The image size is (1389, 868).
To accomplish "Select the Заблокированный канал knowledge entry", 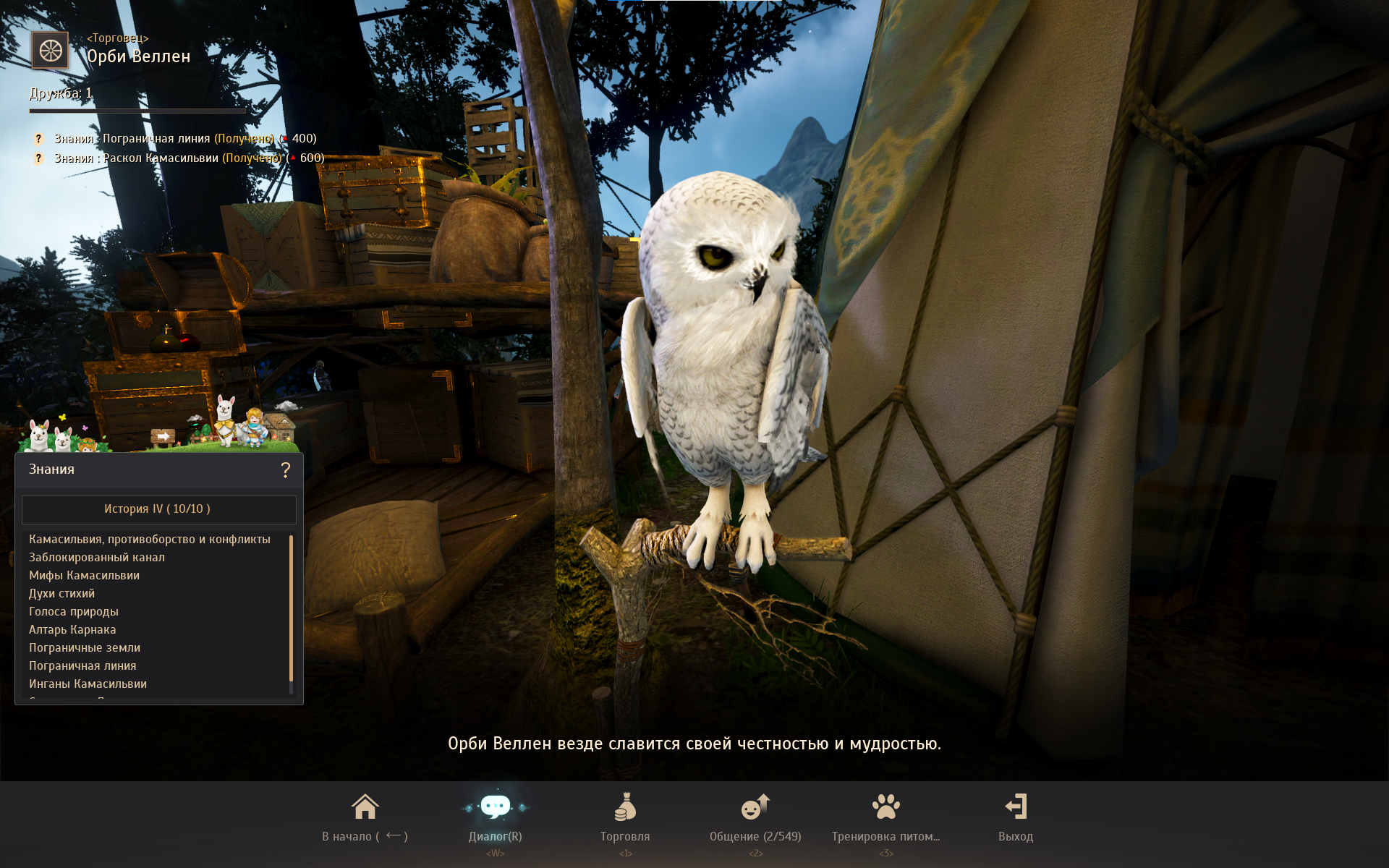I will click(97, 558).
